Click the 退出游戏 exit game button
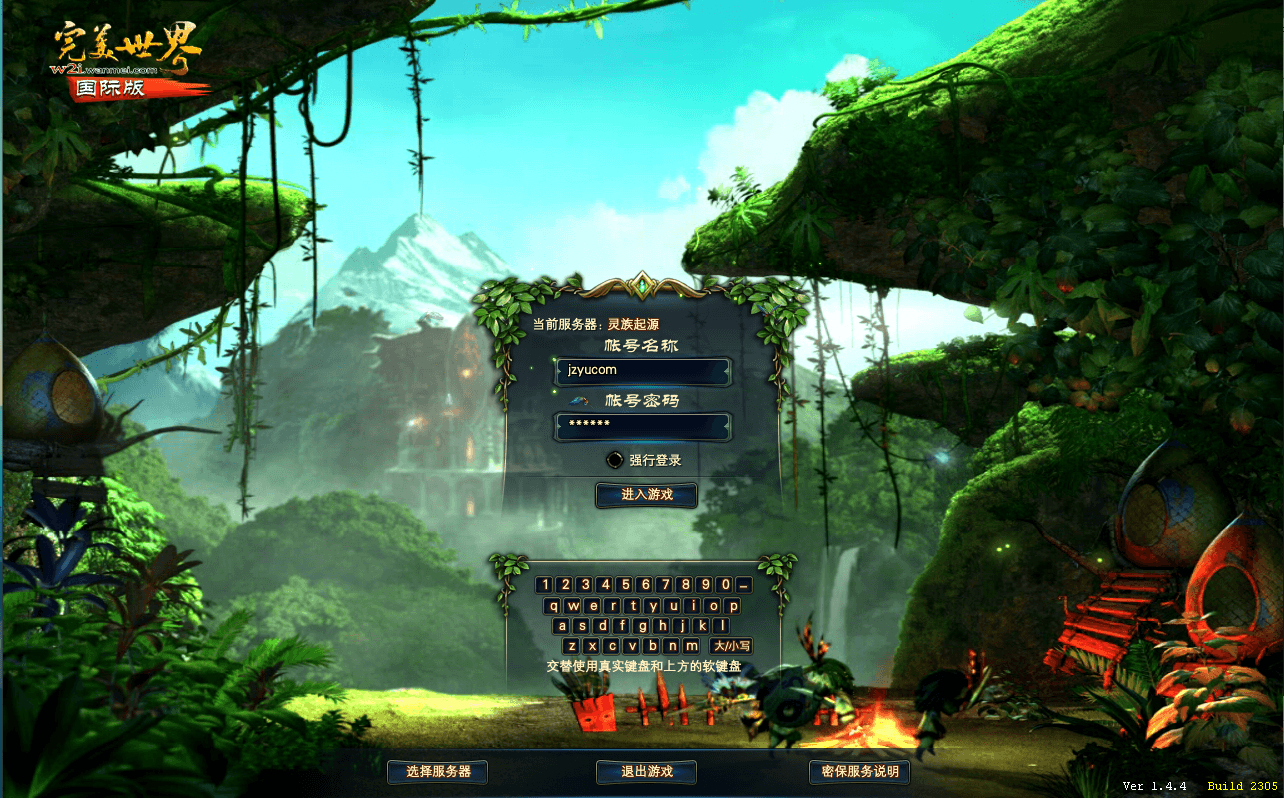Viewport: 1284px width, 798px height. (645, 771)
